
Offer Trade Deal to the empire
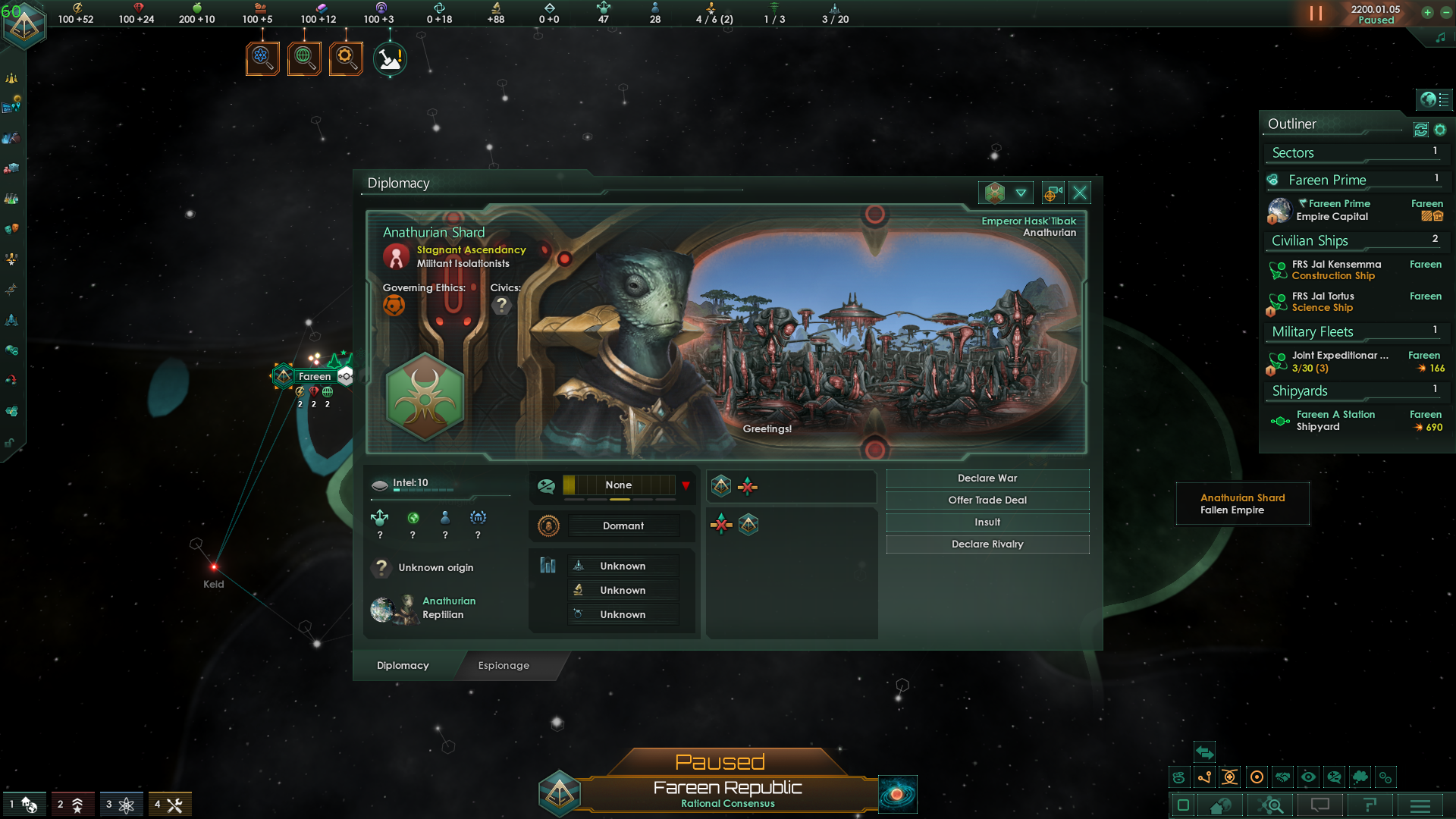point(987,500)
